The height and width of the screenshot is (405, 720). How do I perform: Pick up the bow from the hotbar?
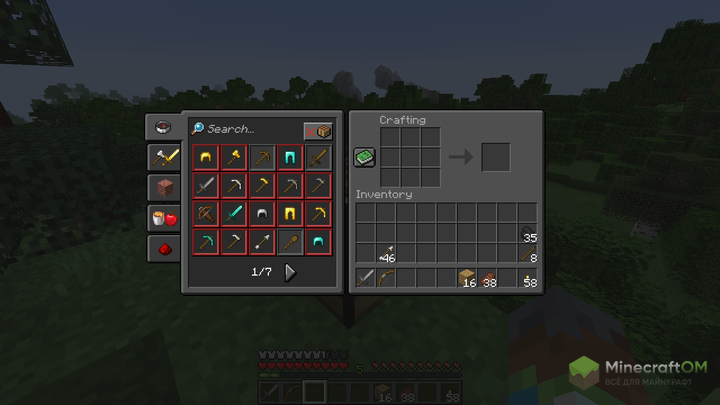386,278
